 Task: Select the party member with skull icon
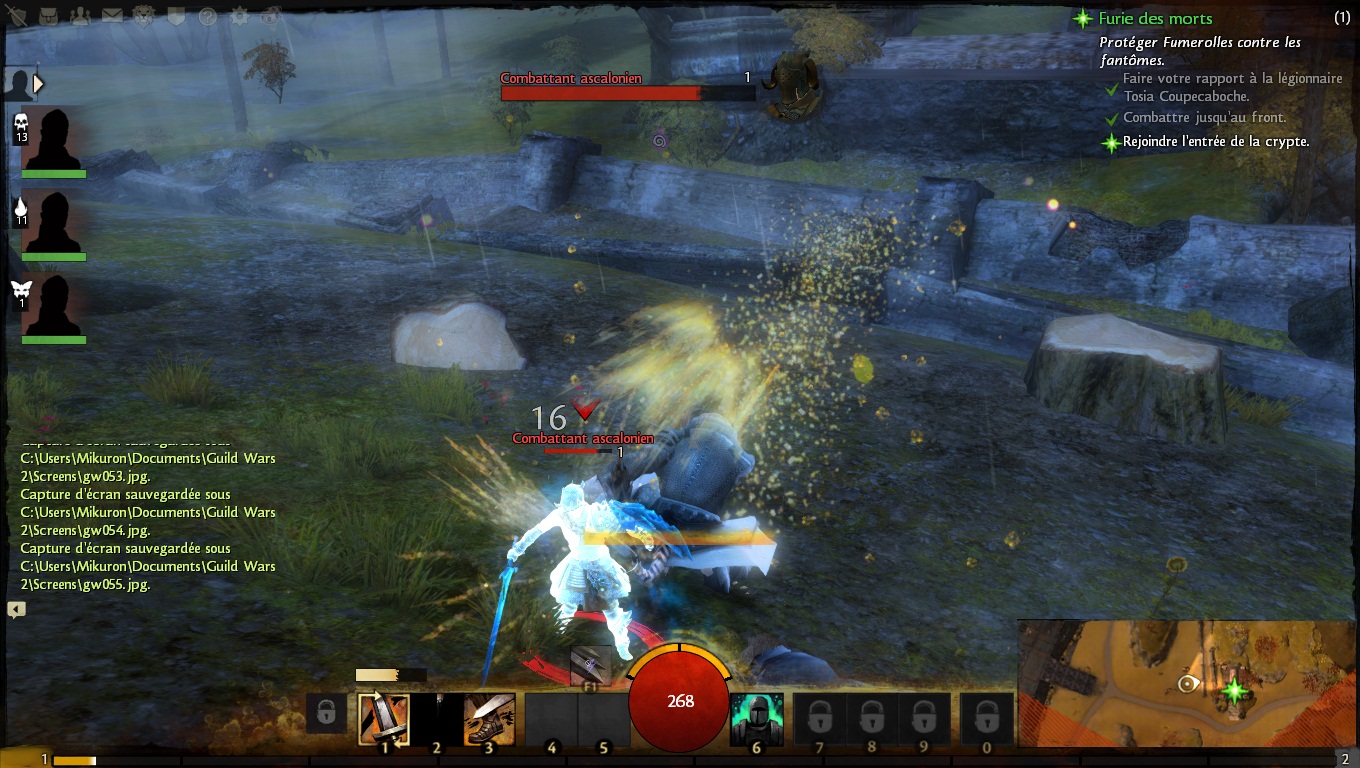pyautogui.click(x=53, y=139)
